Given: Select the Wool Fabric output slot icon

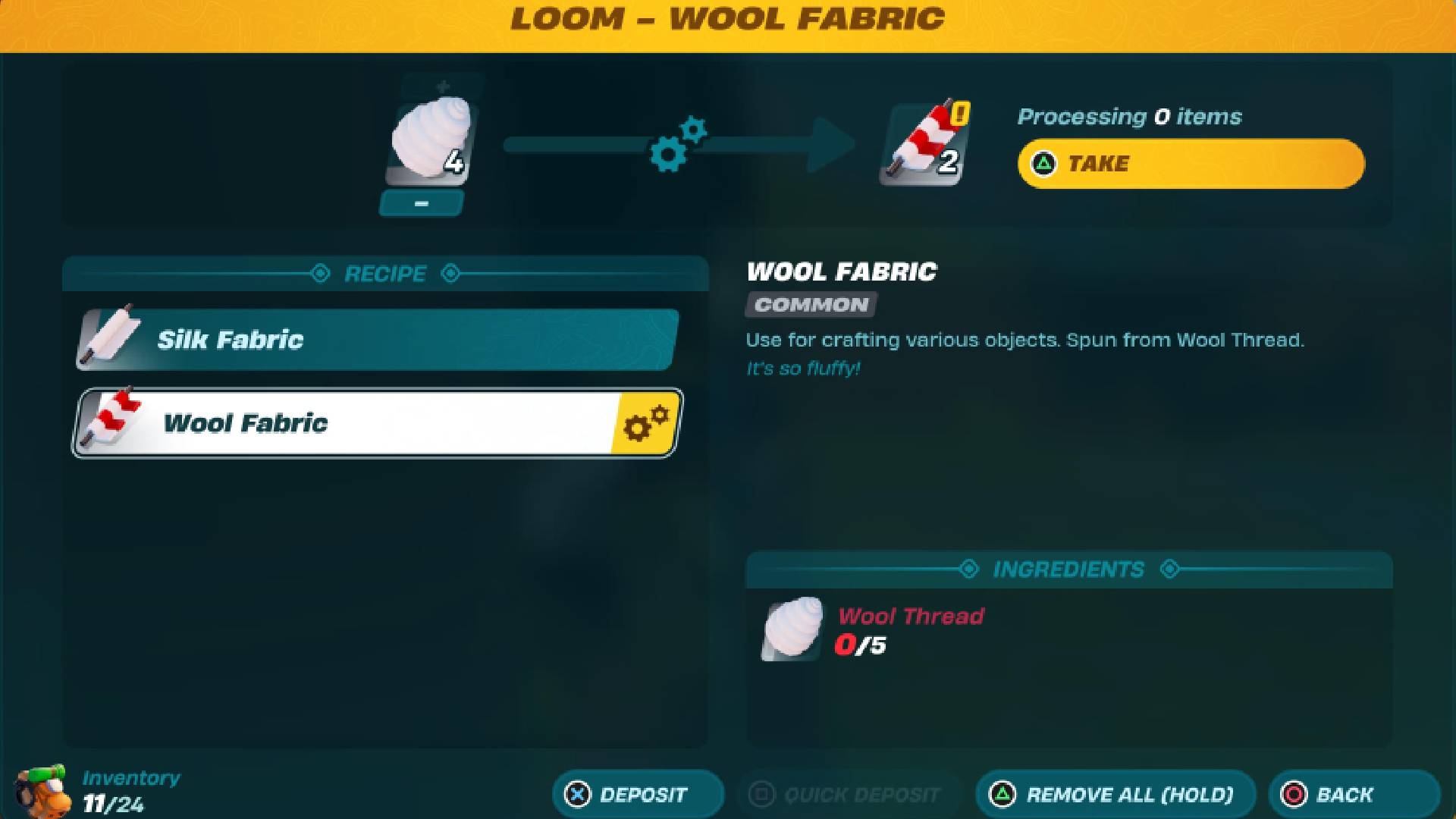Looking at the screenshot, I should pos(921,144).
